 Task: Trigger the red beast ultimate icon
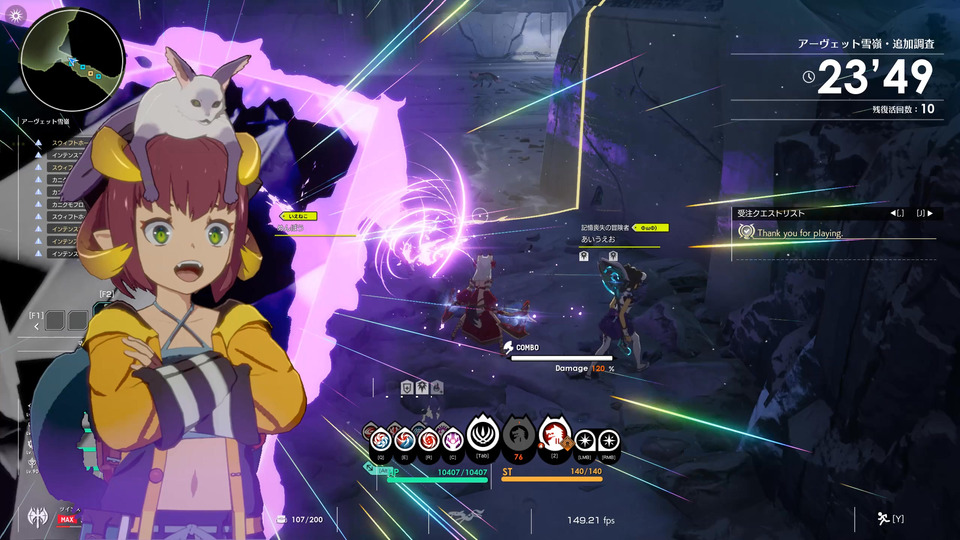click(554, 433)
